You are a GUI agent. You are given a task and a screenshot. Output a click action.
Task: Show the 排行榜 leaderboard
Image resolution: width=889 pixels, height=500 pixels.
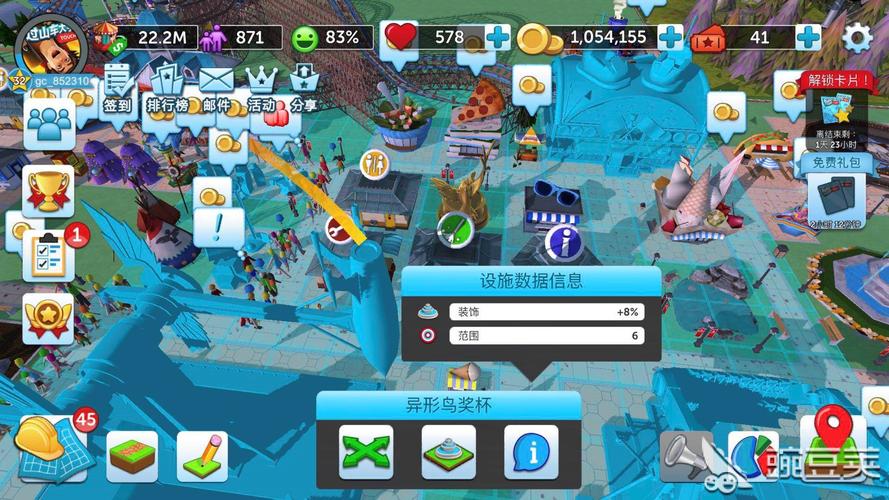tap(167, 87)
